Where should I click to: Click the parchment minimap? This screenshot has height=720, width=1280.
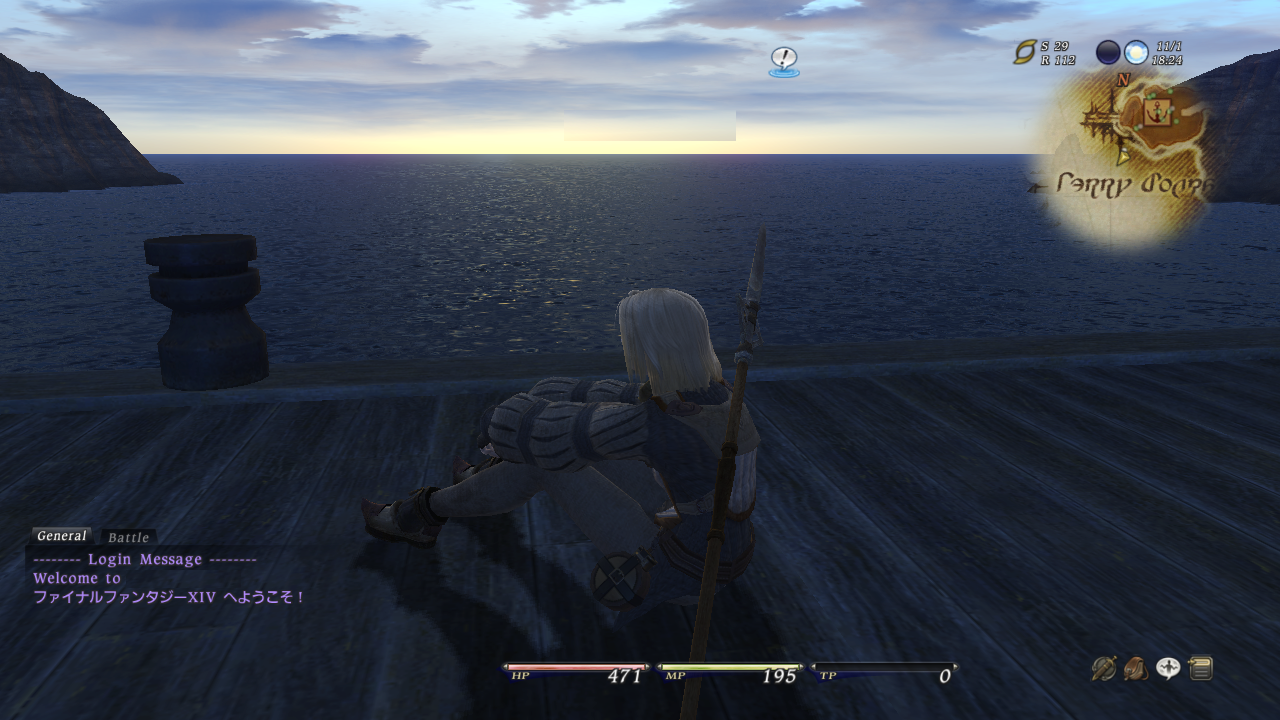(1127, 160)
